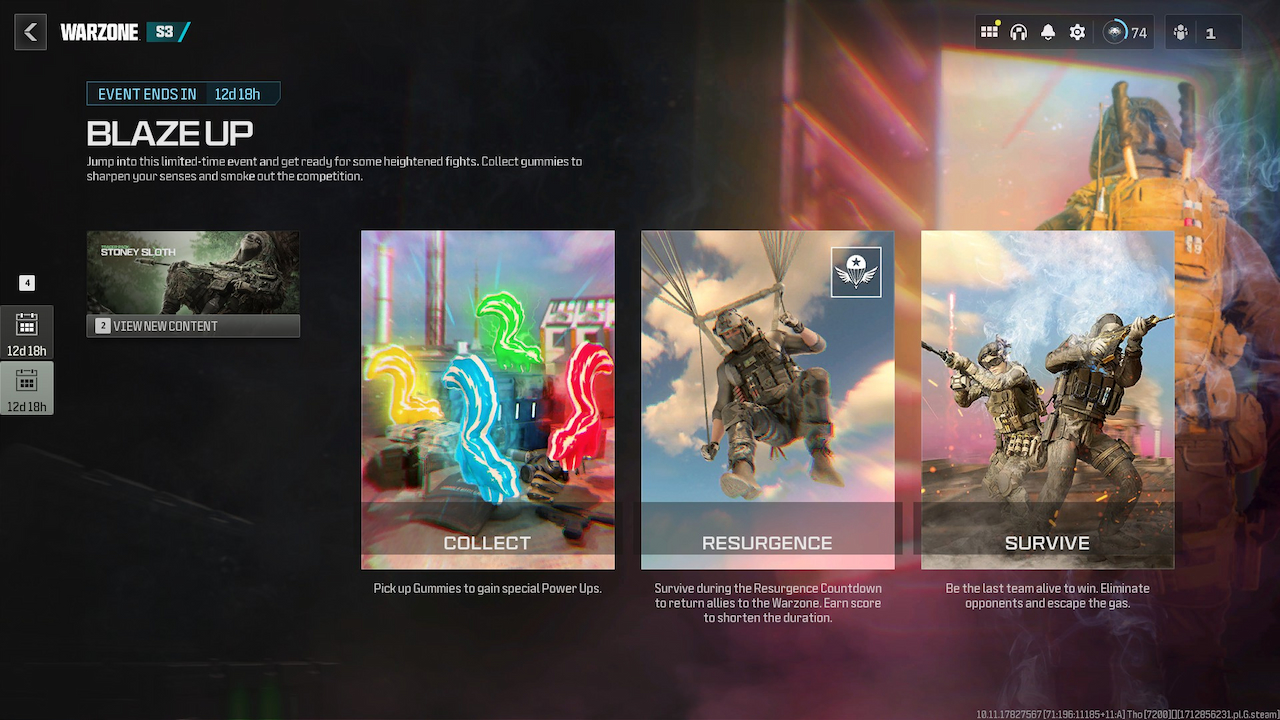Click the WARZONE title in the header
The width and height of the screenshot is (1280, 720).
[100, 31]
